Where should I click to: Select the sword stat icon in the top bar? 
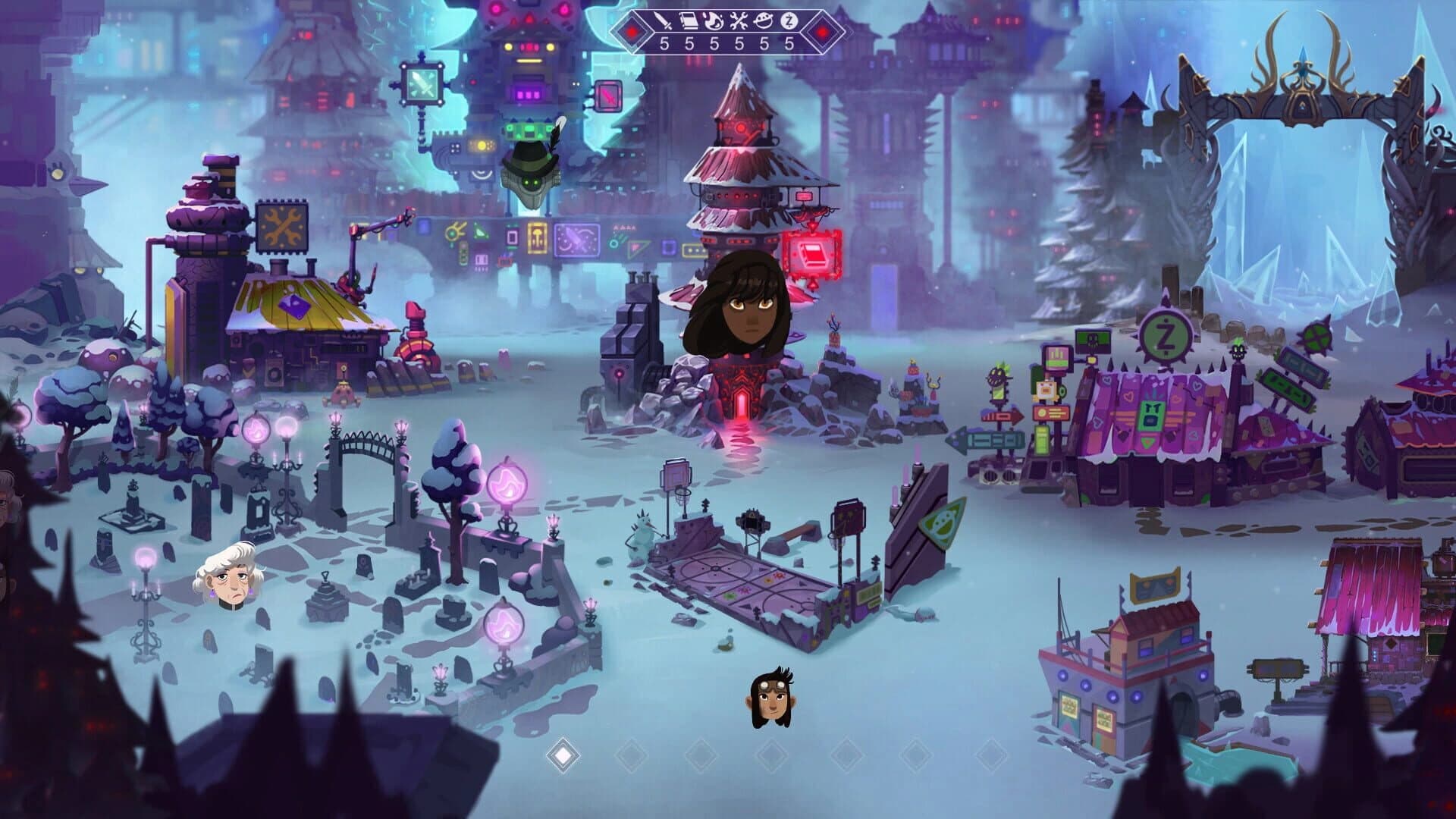point(663,20)
